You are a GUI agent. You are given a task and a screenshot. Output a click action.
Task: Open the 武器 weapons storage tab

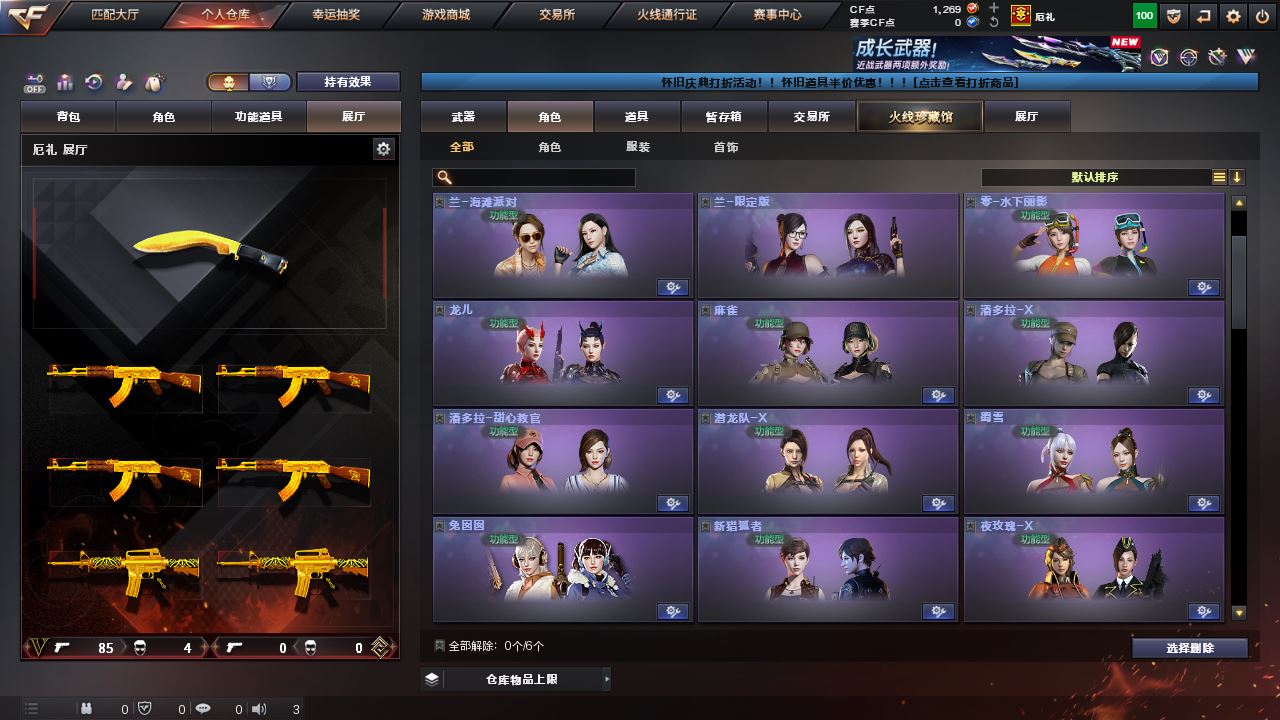click(x=463, y=117)
